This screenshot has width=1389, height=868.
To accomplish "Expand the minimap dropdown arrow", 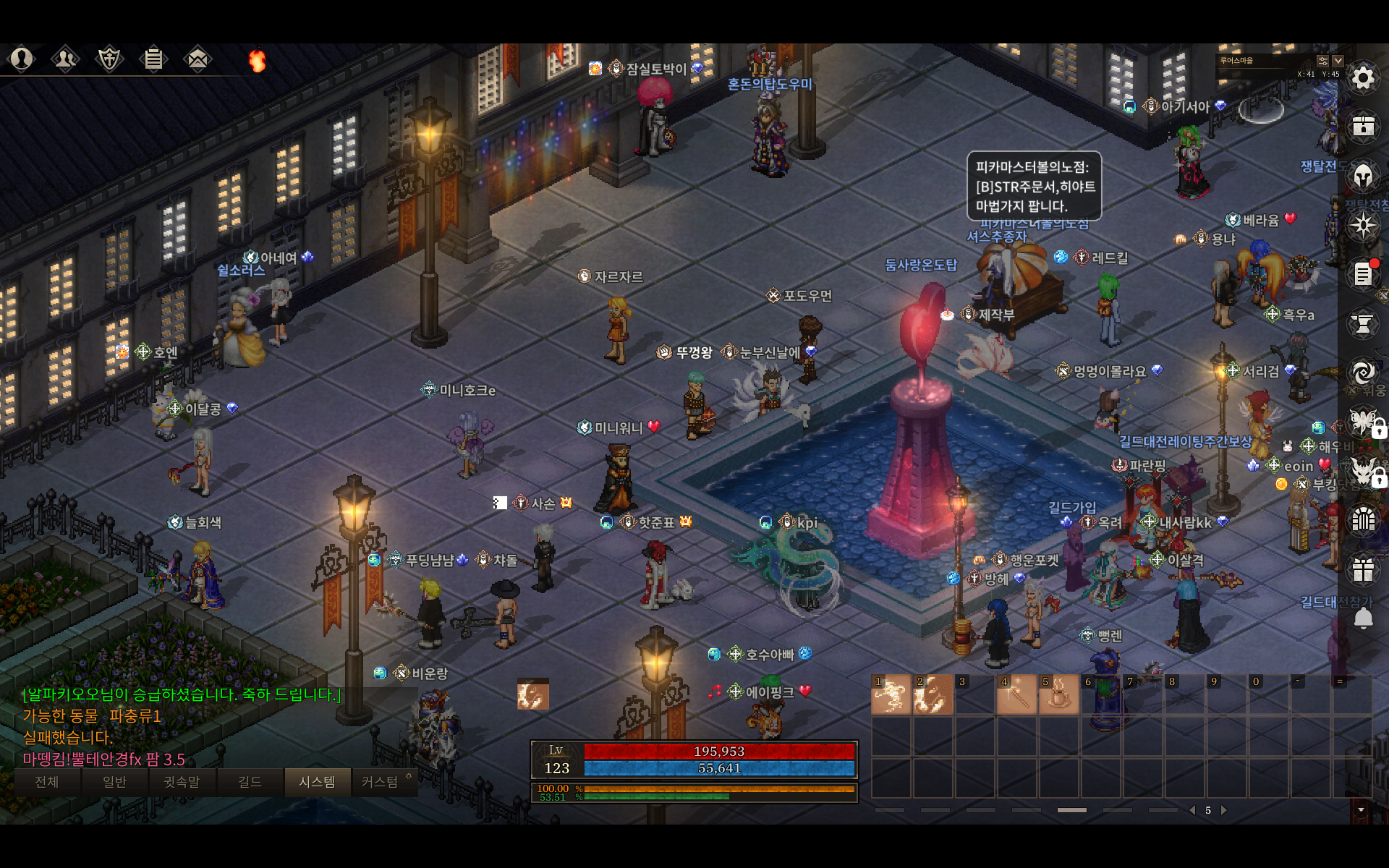I will 1338,61.
